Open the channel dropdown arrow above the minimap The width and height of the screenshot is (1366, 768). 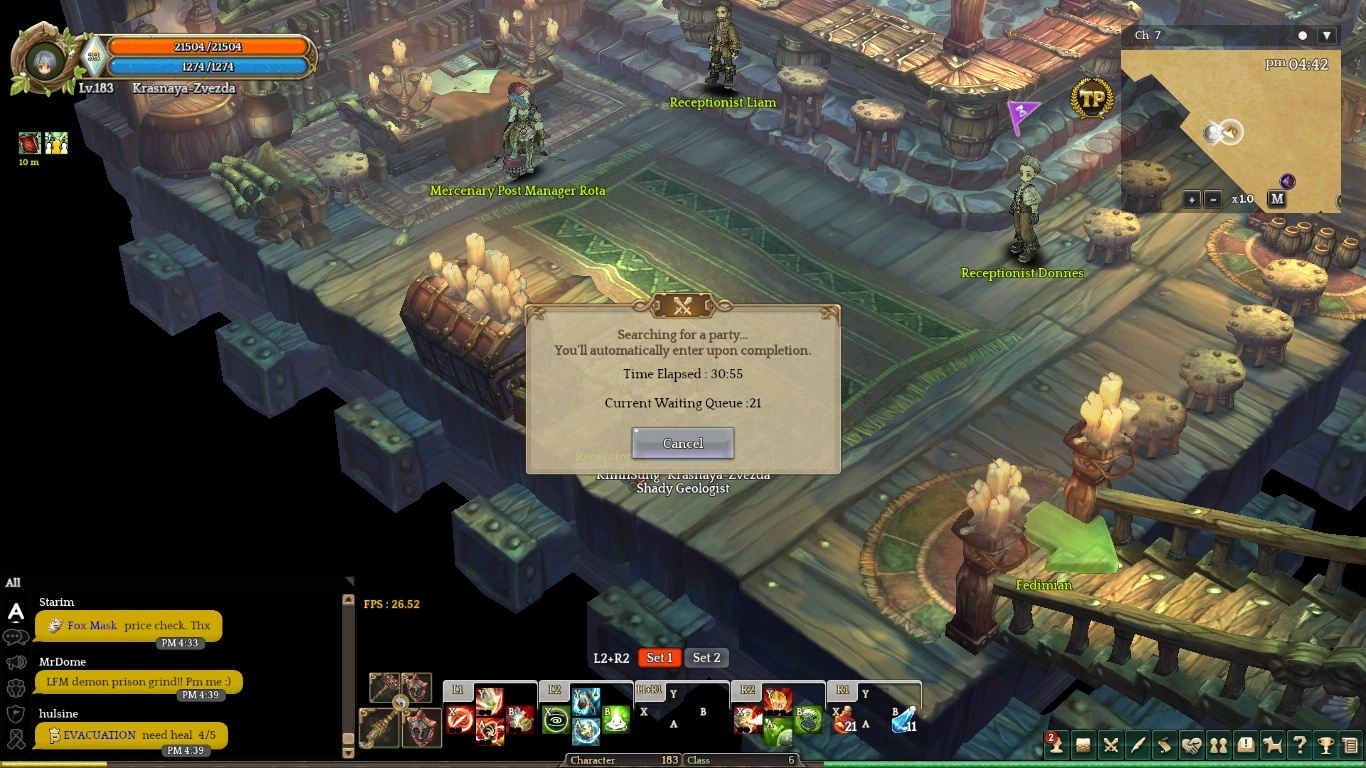coord(1327,35)
